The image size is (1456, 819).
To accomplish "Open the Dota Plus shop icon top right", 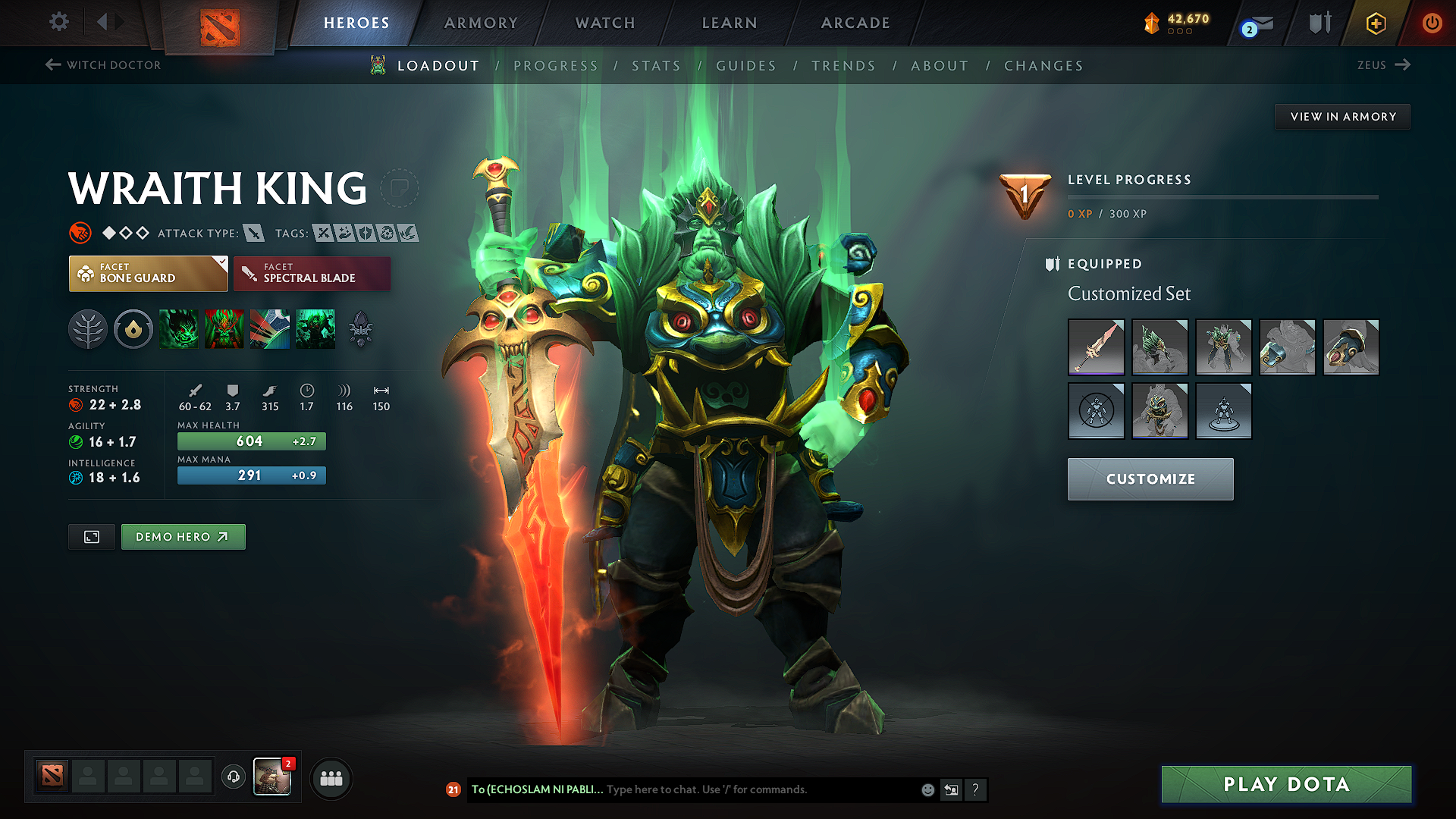I will pyautogui.click(x=1374, y=23).
